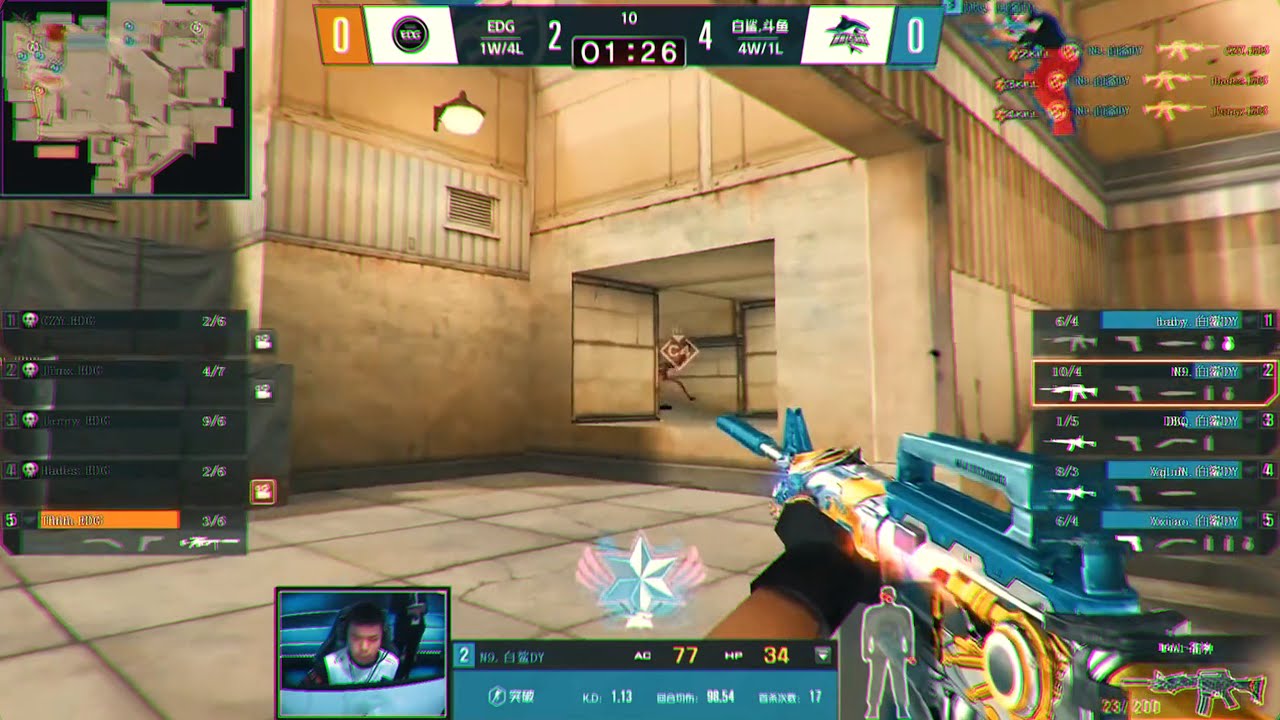Select the white shark team logo
1280x720 pixels.
coord(845,36)
